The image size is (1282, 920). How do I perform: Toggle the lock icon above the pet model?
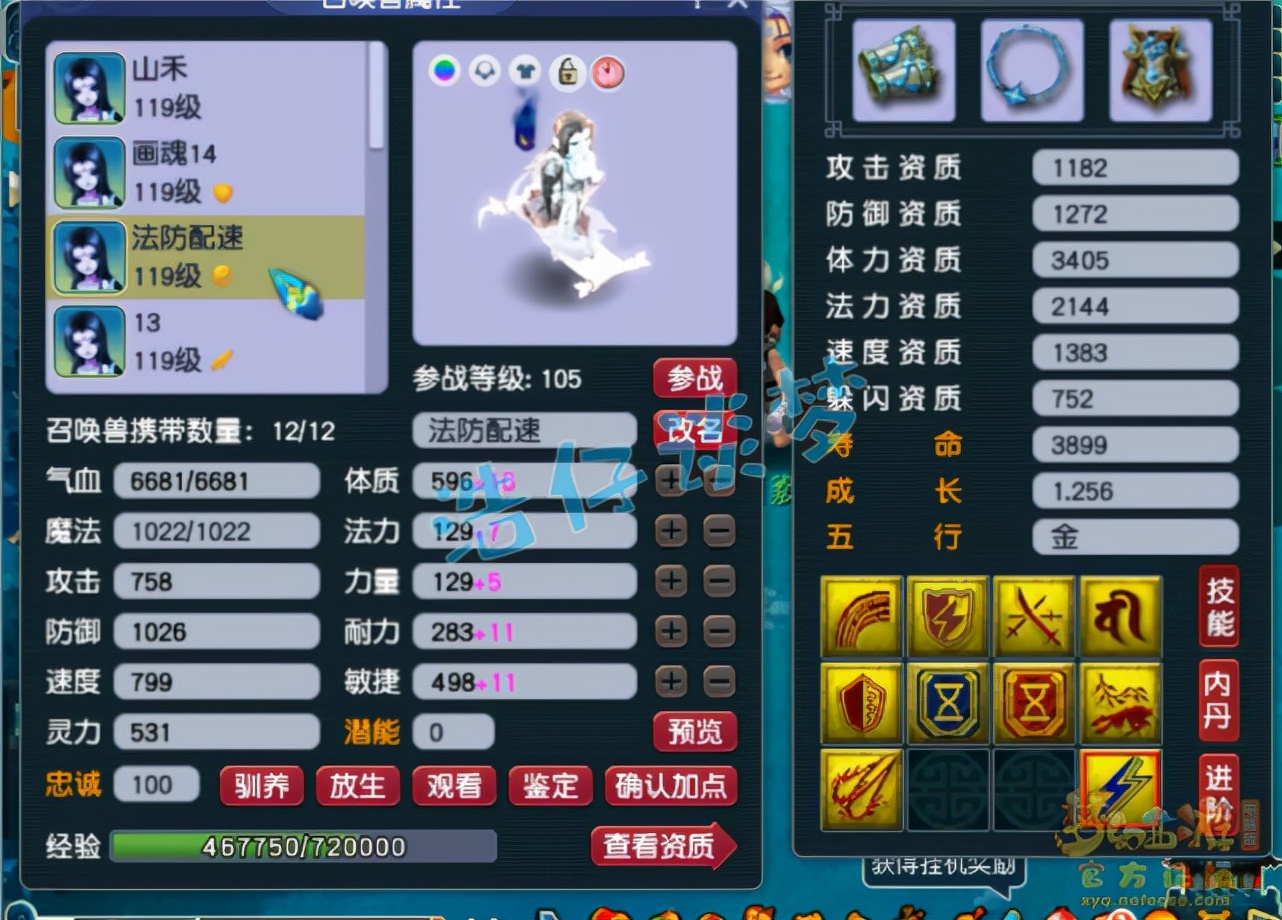click(x=568, y=72)
